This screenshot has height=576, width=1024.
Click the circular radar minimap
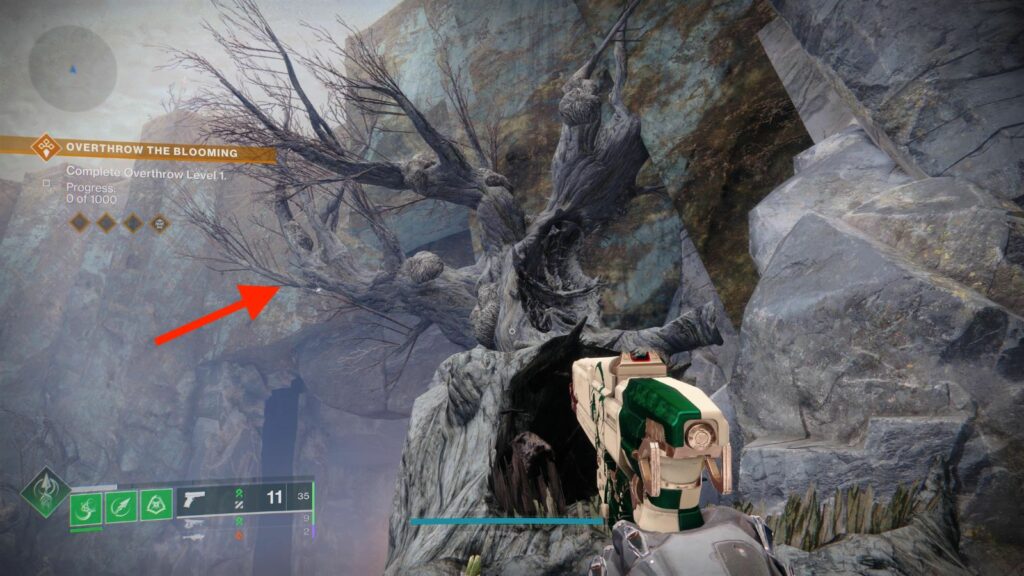72,68
